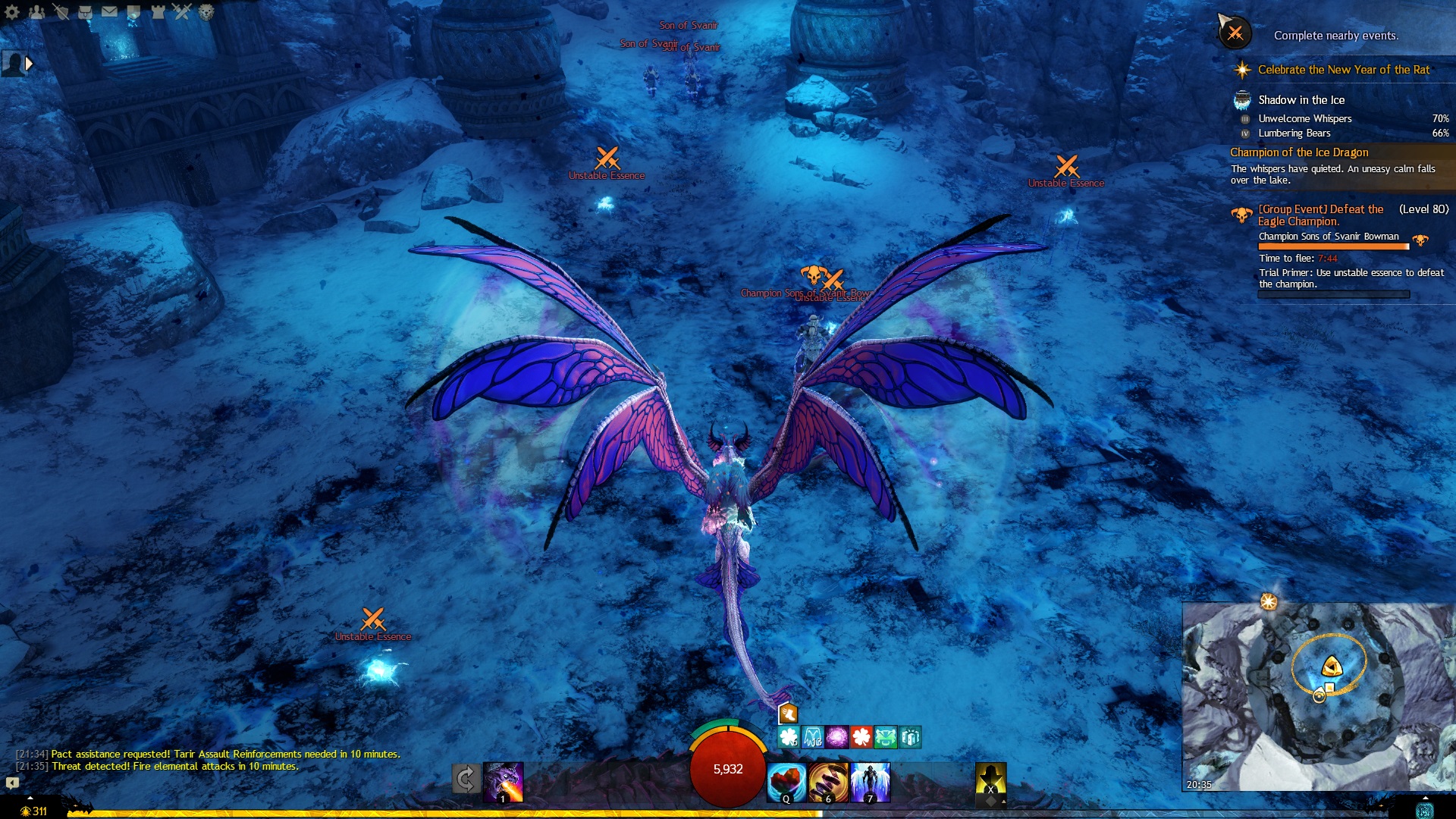
Task: Open the inventory bag icon
Action: coord(85,11)
